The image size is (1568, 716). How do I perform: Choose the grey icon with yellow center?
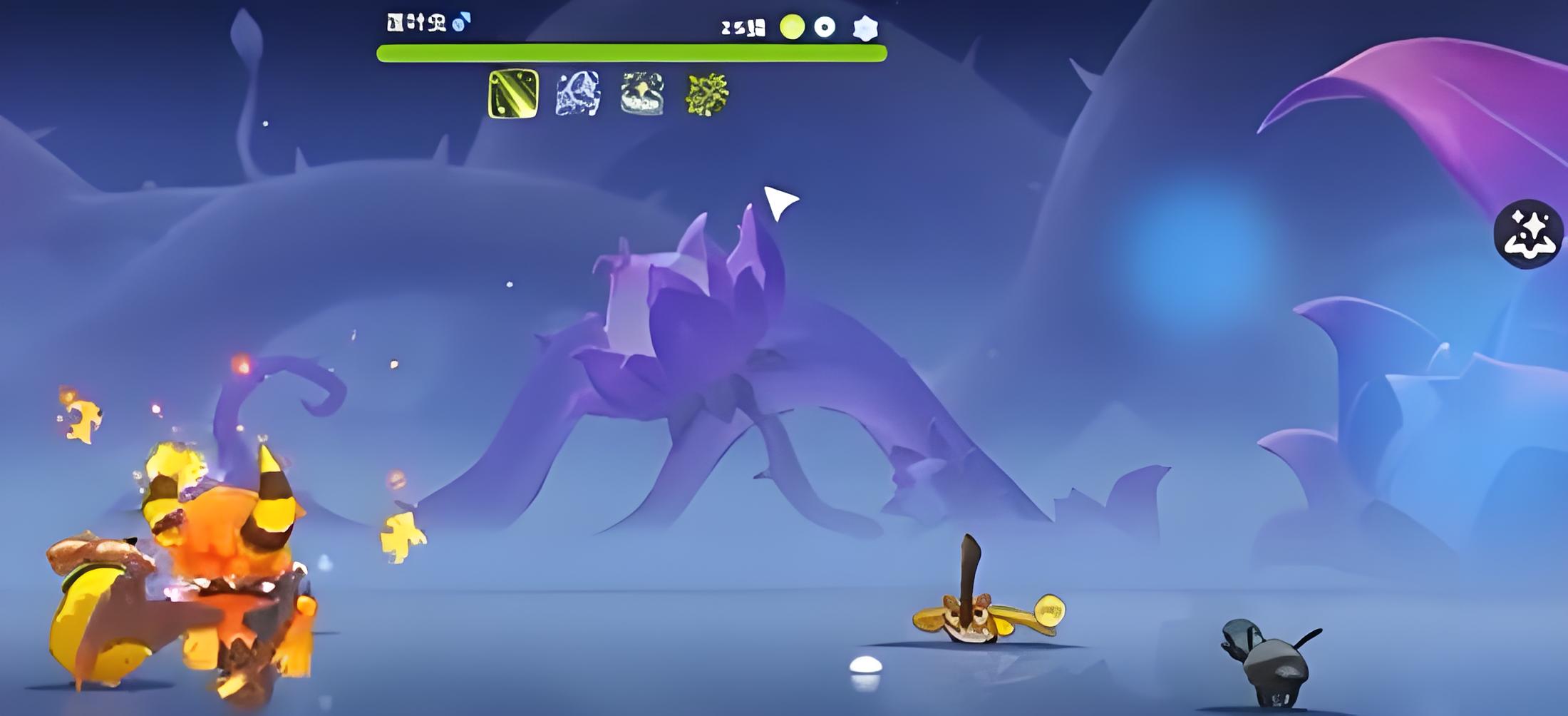click(642, 93)
